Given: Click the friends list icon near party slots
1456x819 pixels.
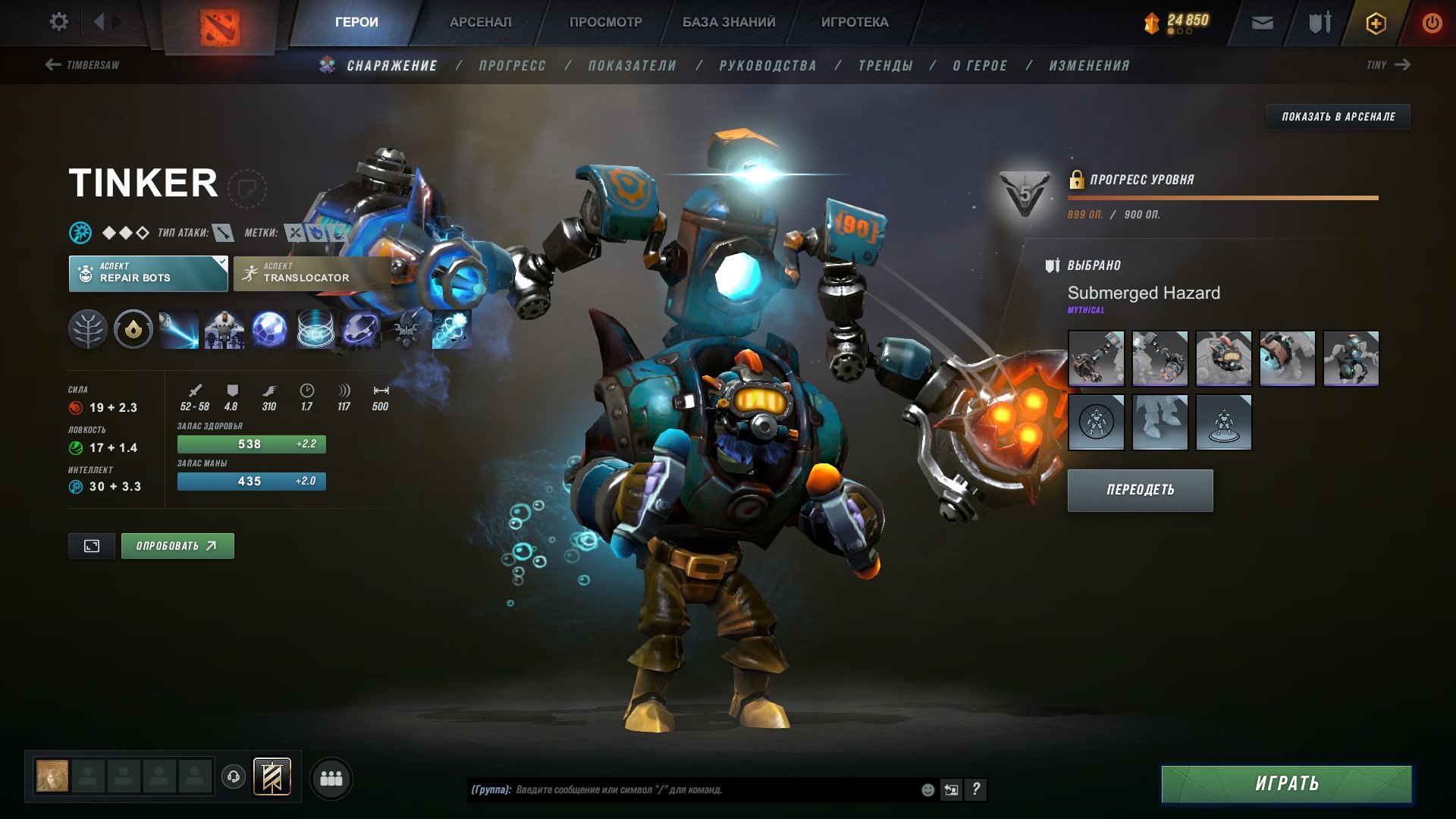Looking at the screenshot, I should pos(331,778).
